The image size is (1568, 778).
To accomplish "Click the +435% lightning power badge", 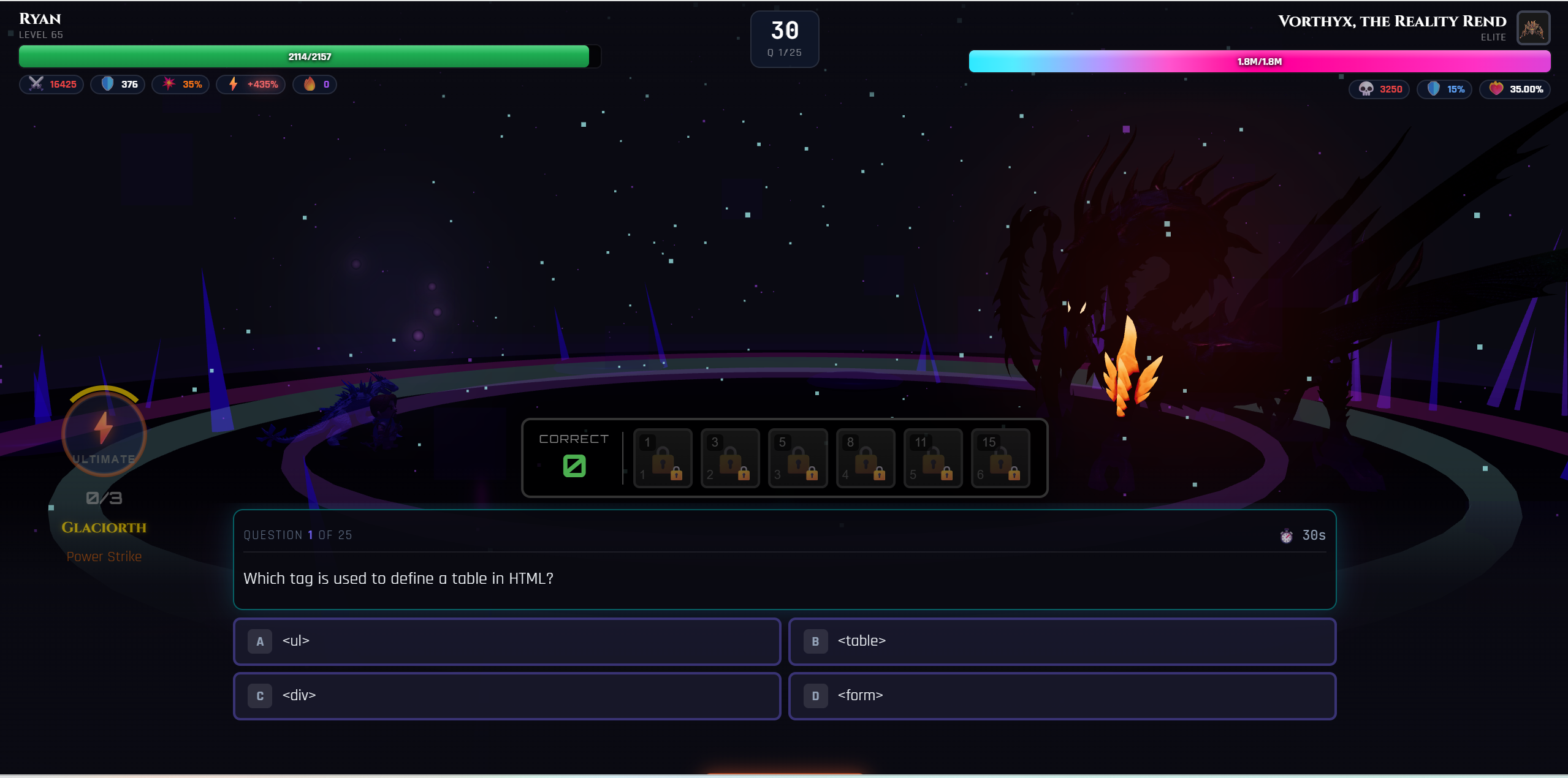I will pyautogui.click(x=250, y=84).
